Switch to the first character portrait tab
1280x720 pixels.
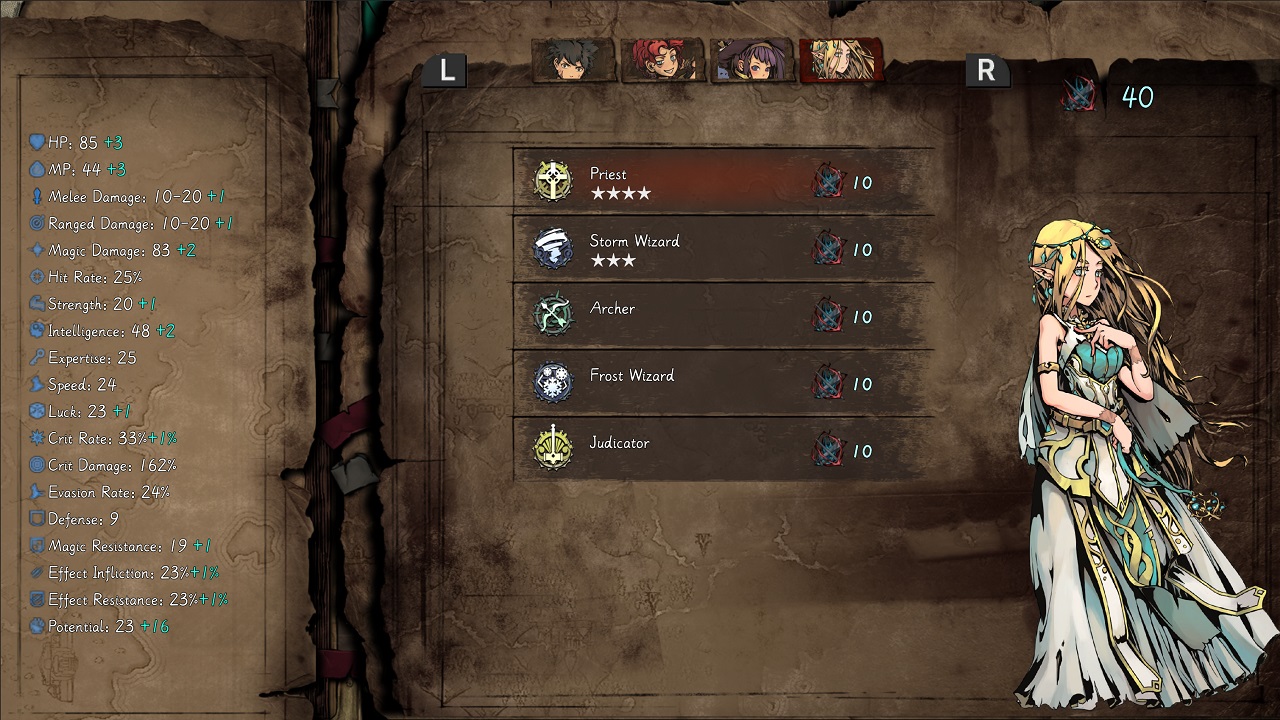[x=572, y=62]
